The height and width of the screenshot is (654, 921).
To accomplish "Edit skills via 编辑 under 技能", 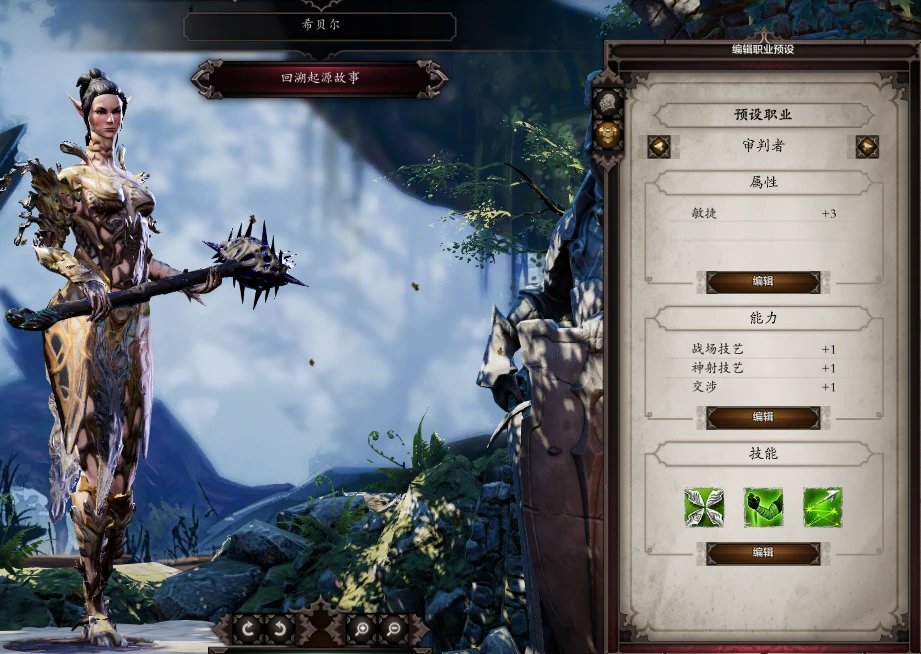I will pos(763,553).
